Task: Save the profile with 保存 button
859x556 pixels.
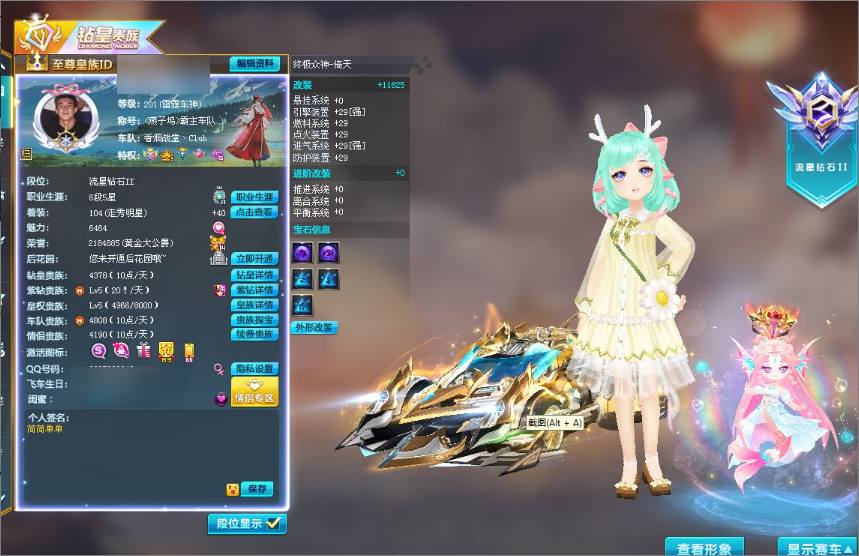Action: pyautogui.click(x=258, y=489)
